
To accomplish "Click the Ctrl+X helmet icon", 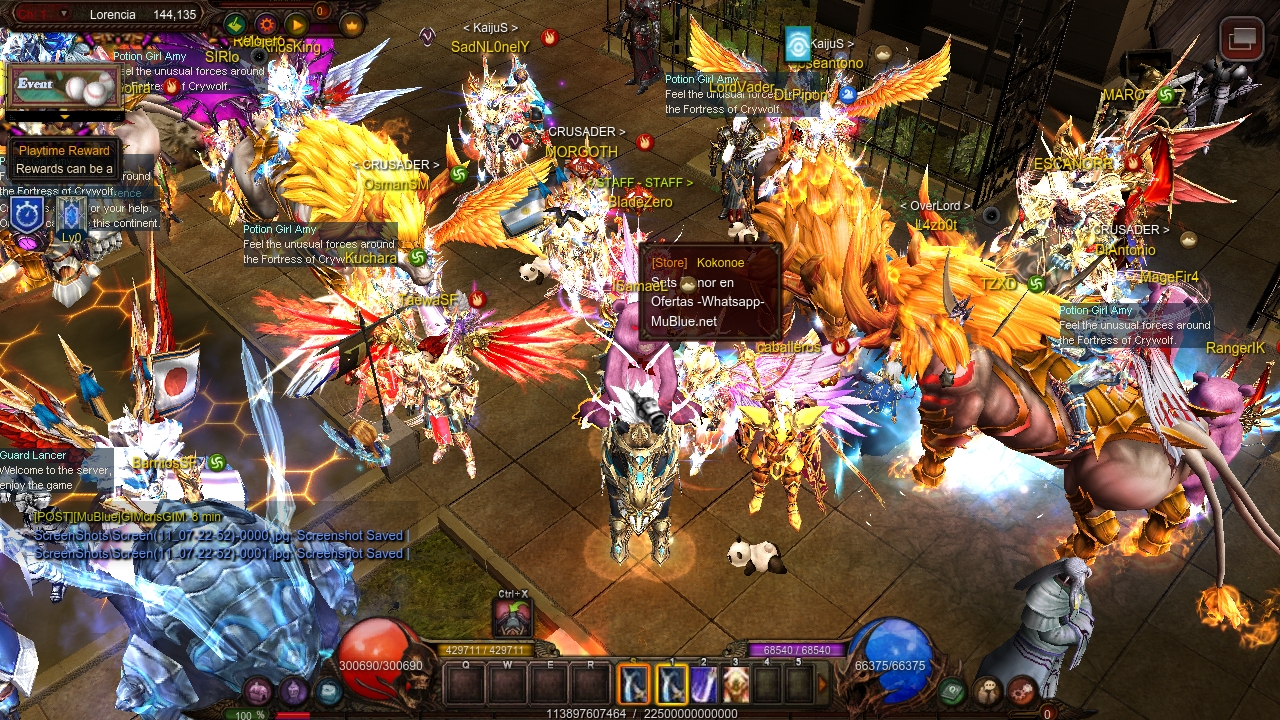I will [513, 617].
